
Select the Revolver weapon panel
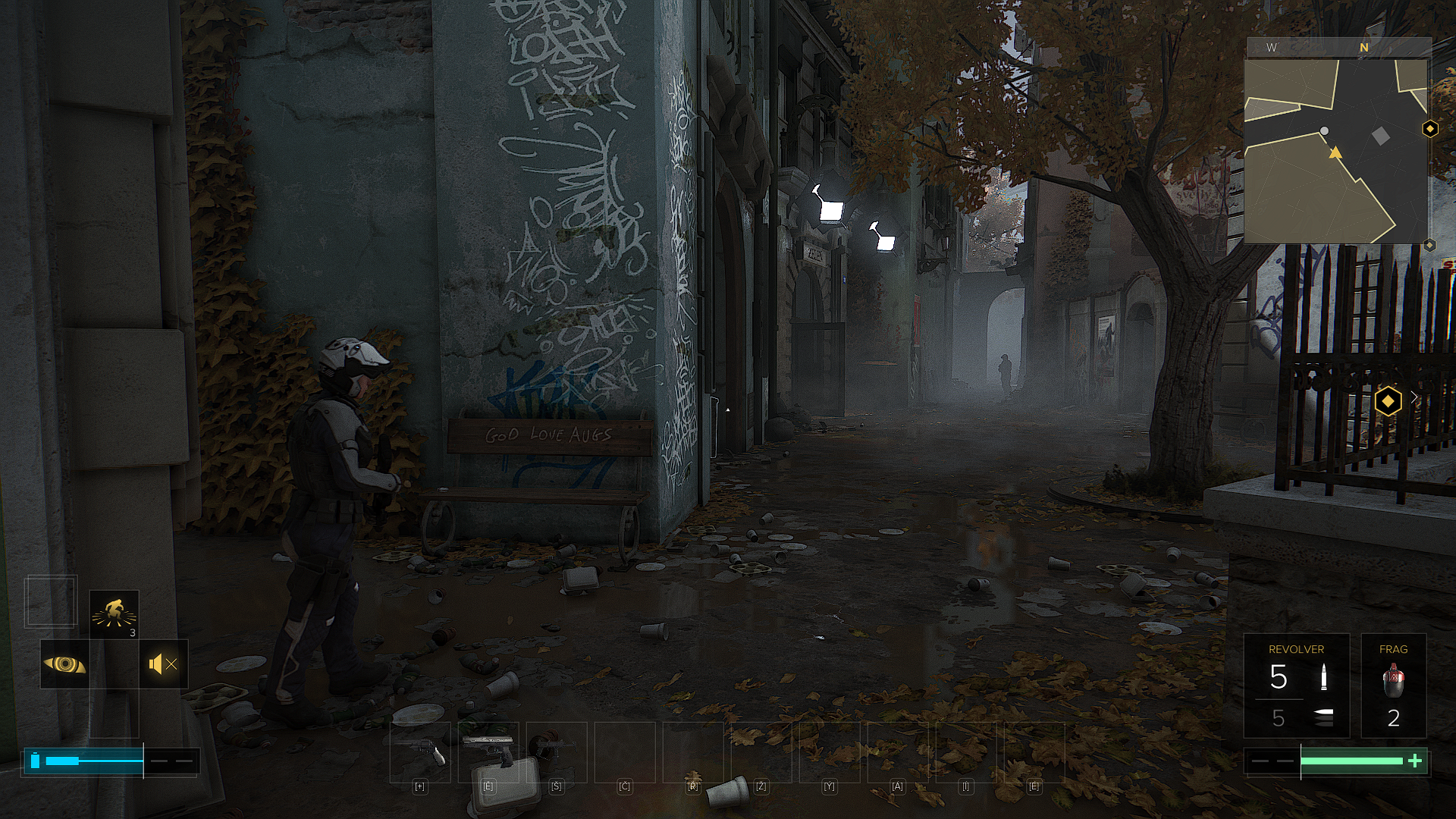(1296, 686)
